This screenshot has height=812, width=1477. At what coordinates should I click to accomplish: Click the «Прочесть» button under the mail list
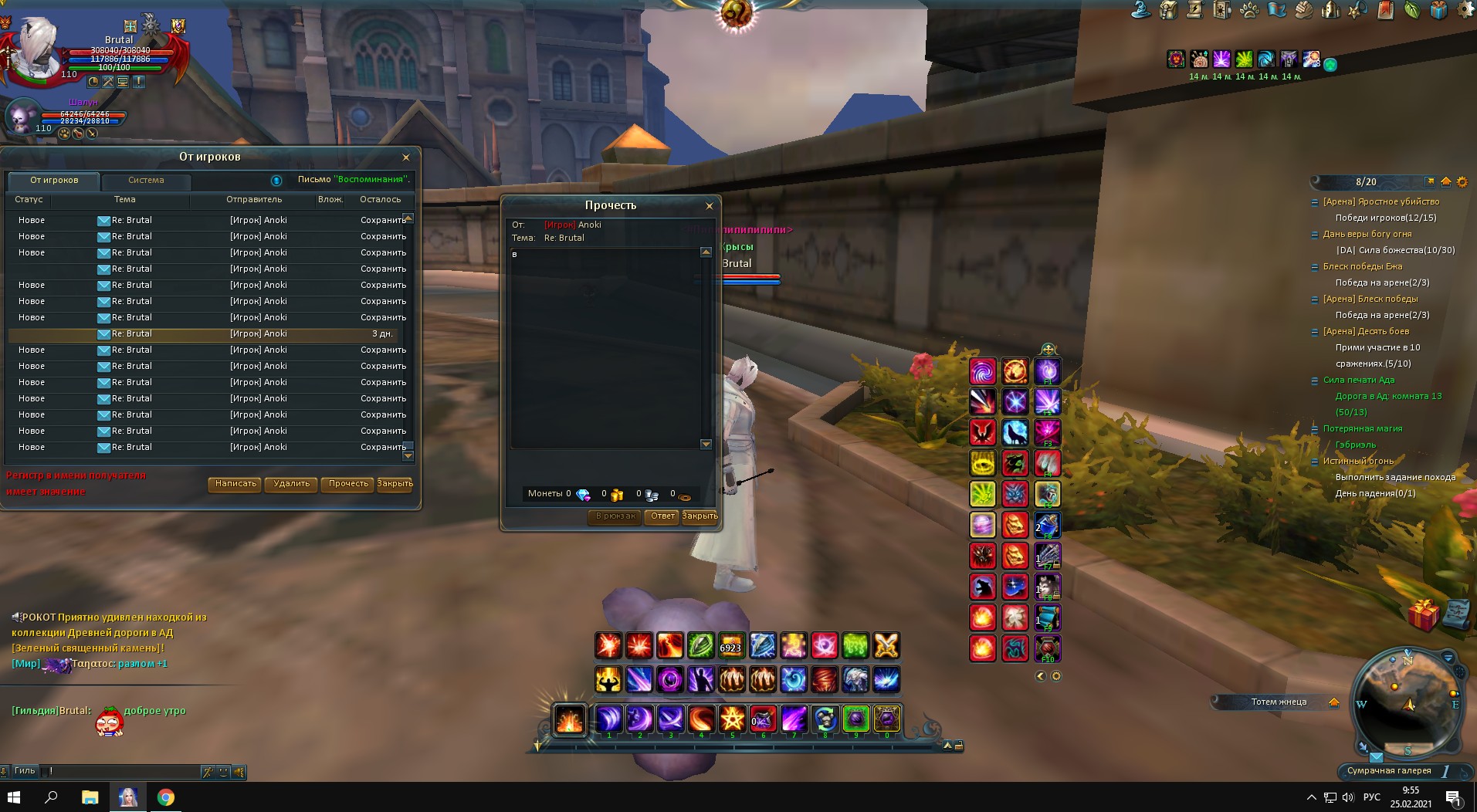(x=348, y=484)
